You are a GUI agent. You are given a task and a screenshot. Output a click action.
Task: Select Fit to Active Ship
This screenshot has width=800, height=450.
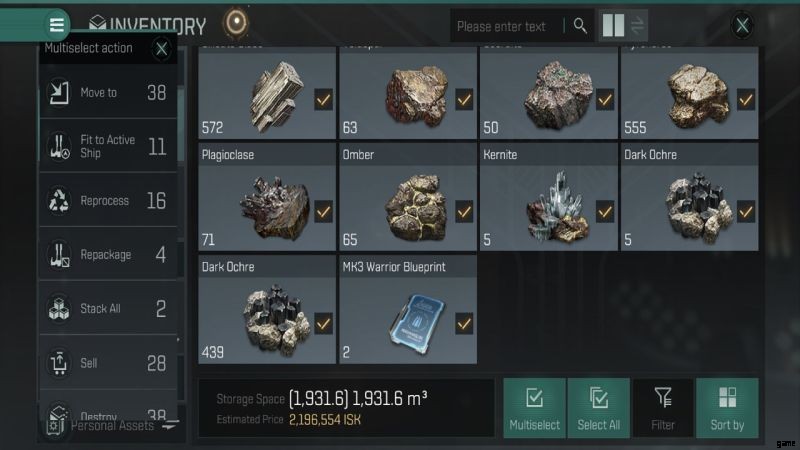click(108, 147)
